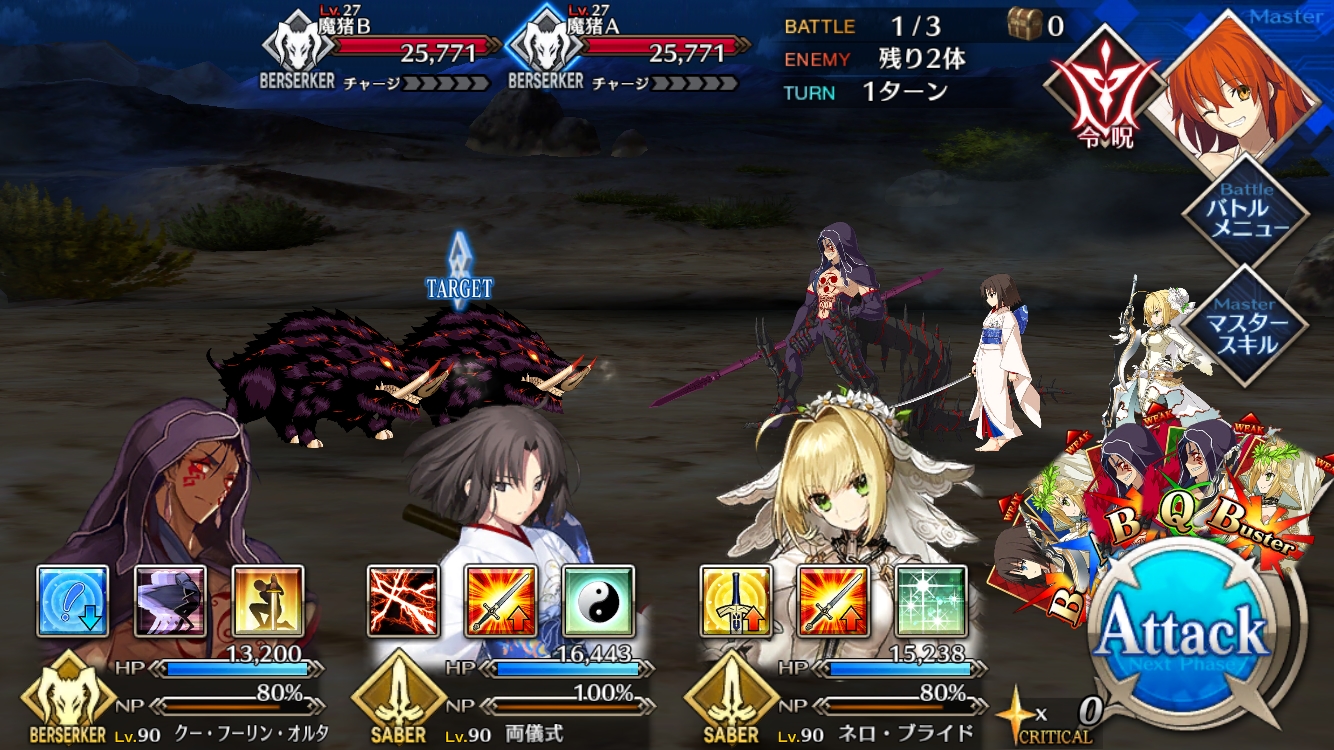1334x750 pixels.
Task: Activate Ryougi Shiki's red cracked-lines skill
Action: click(403, 601)
